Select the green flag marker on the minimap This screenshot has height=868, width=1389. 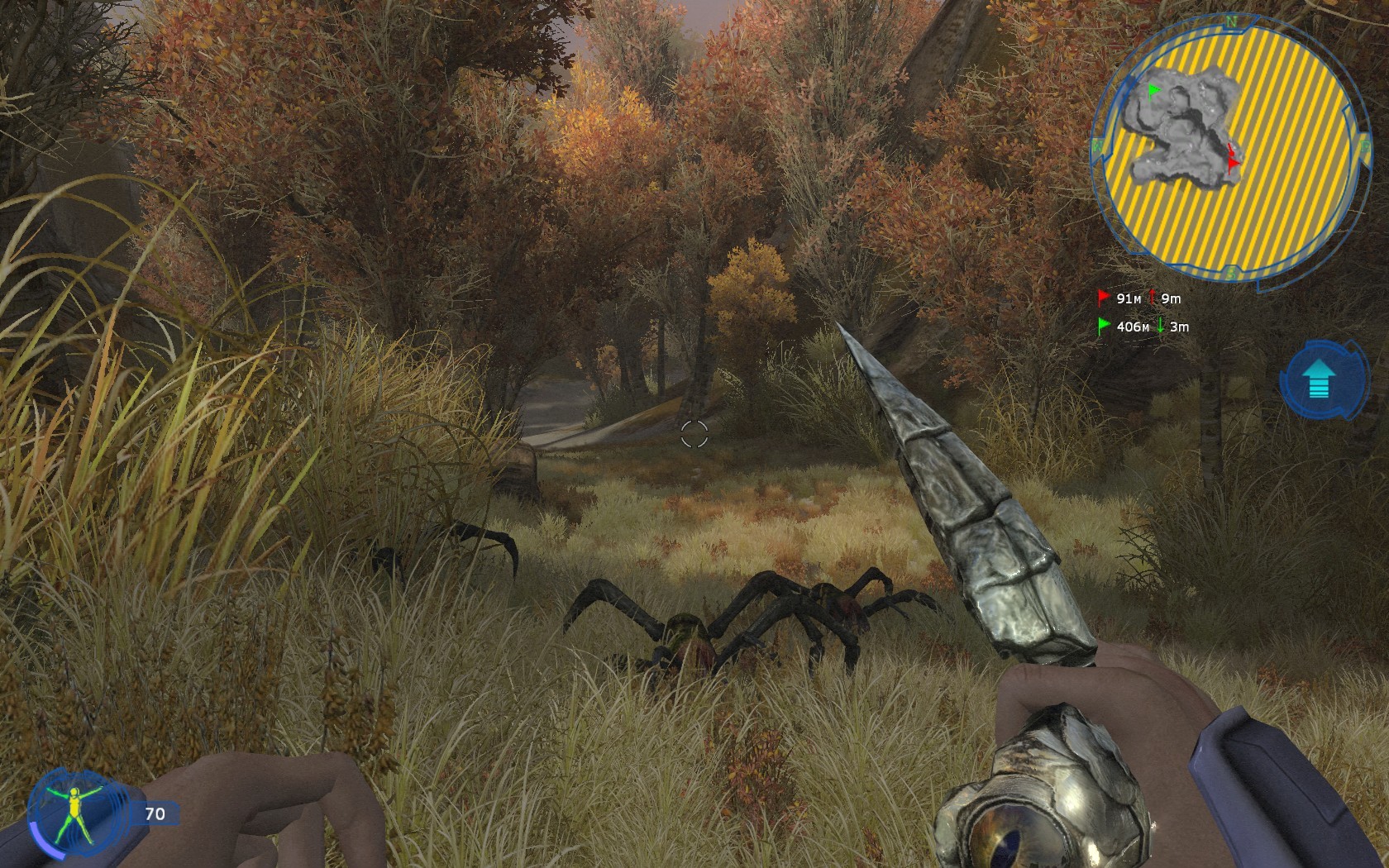pyautogui.click(x=1153, y=90)
